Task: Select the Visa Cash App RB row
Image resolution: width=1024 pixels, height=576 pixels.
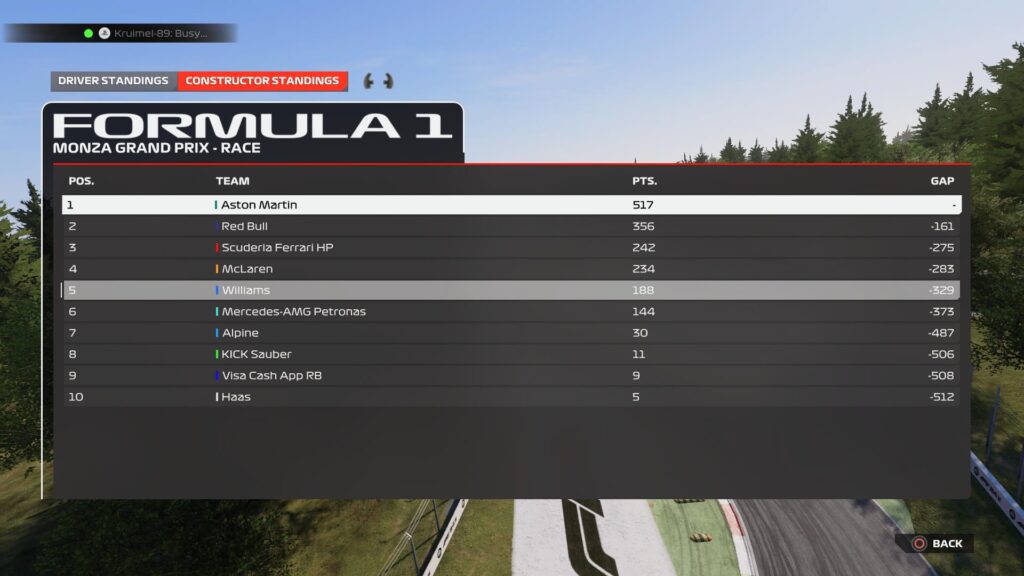Action: click(511, 376)
